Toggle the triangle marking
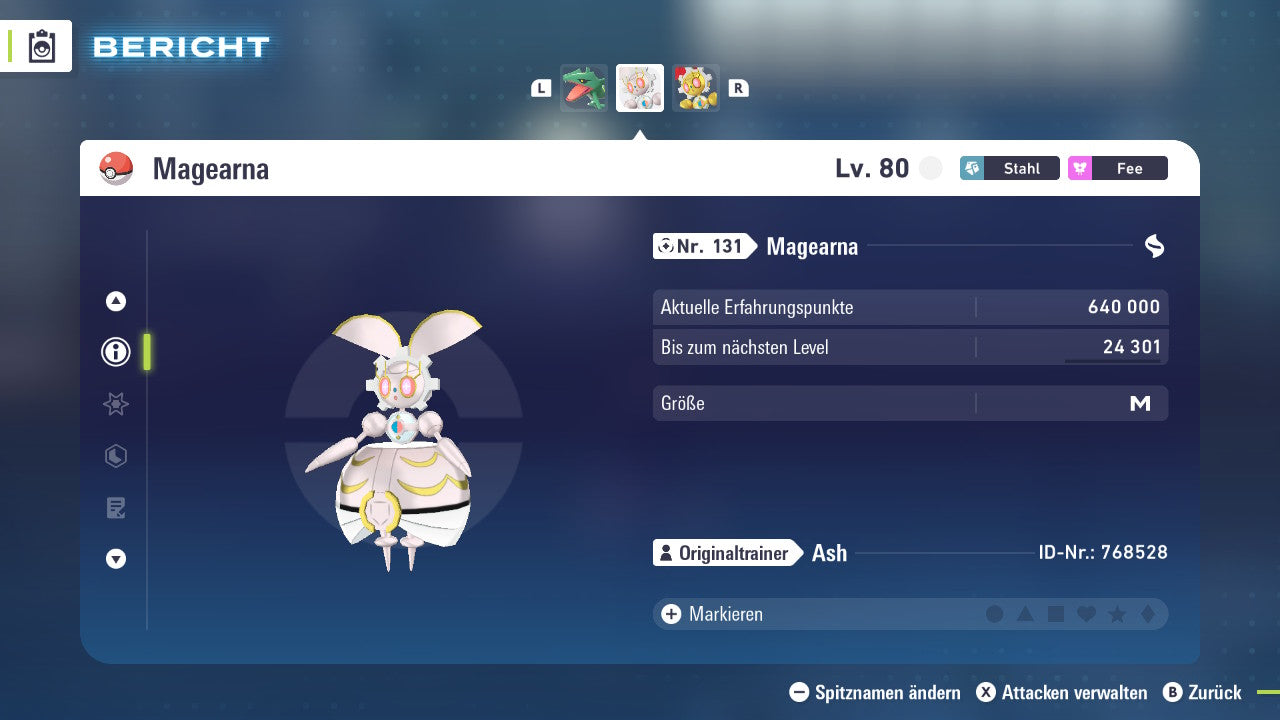Screen dimensions: 1280x720 (x=1025, y=613)
